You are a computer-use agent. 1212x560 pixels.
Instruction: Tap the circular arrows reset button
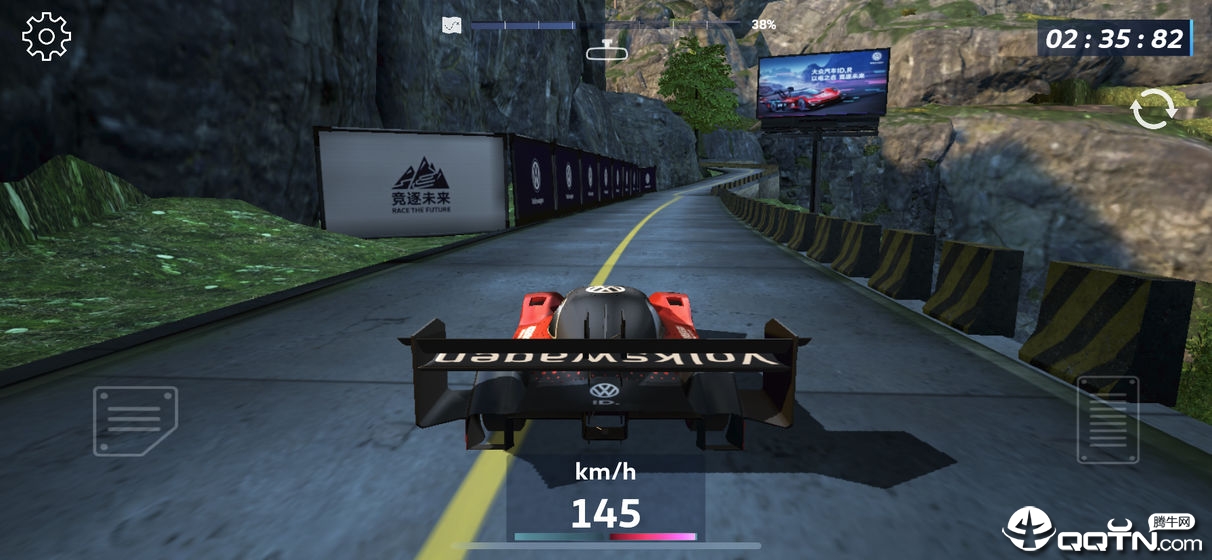(1153, 109)
